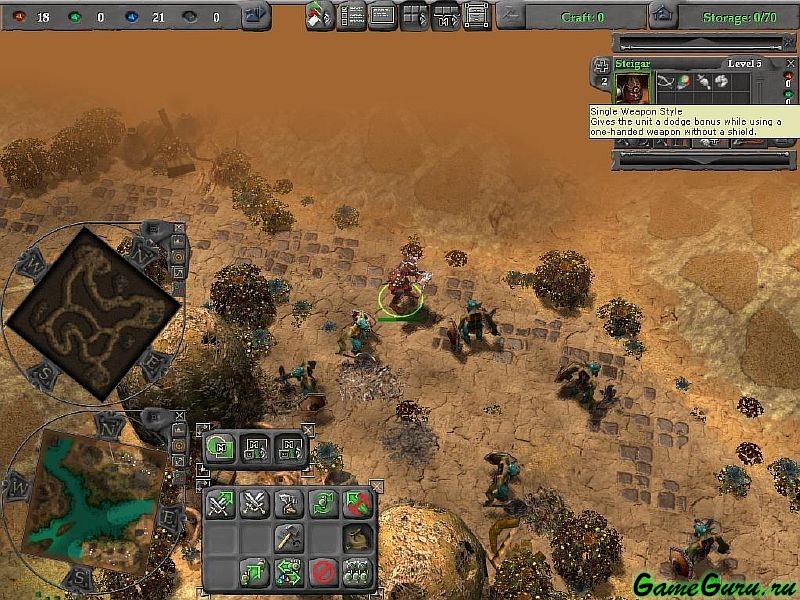Click the red prohibition stop command
800x600 pixels.
click(322, 572)
